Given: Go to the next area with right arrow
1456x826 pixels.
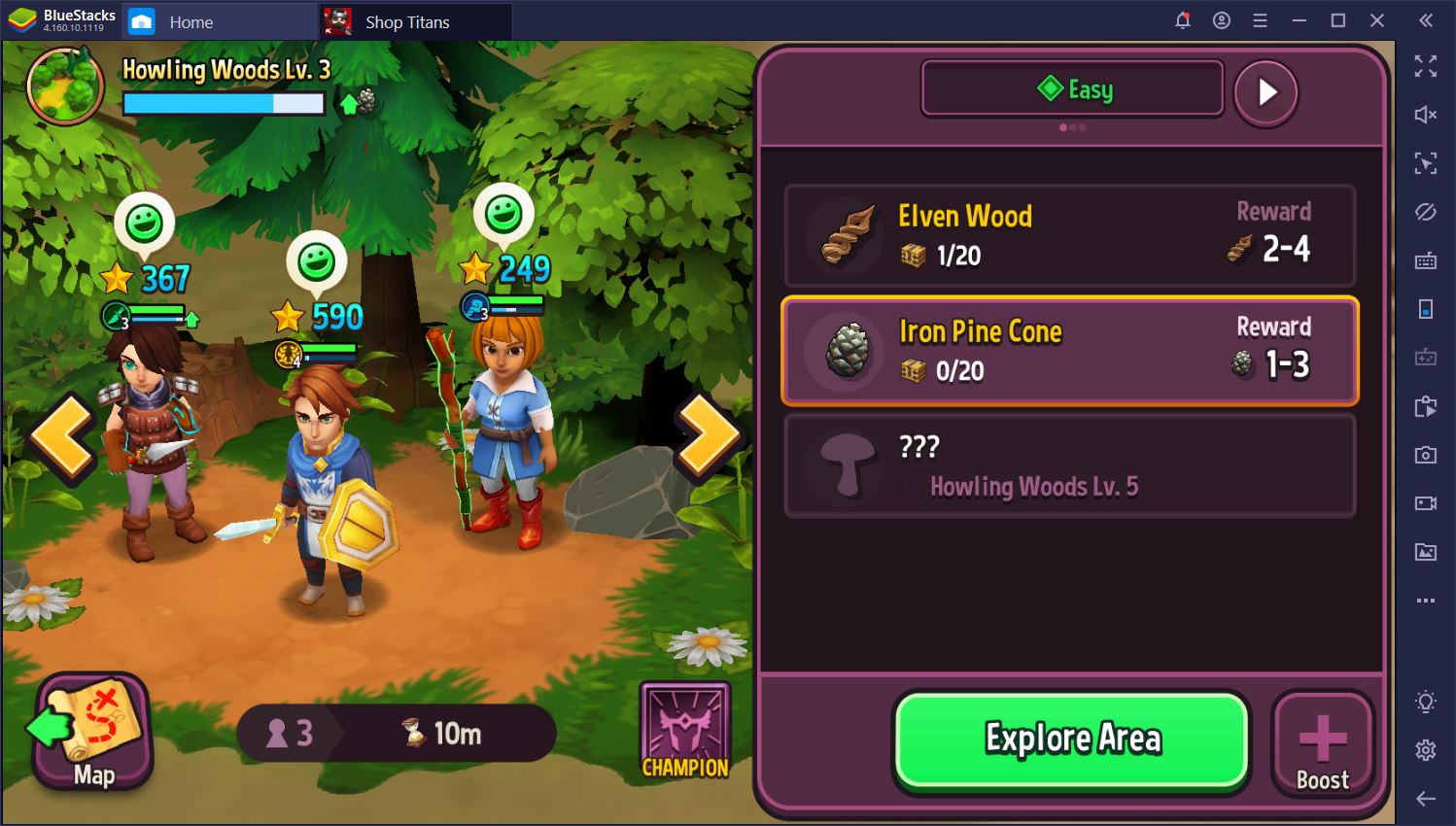Looking at the screenshot, I should 709,436.
